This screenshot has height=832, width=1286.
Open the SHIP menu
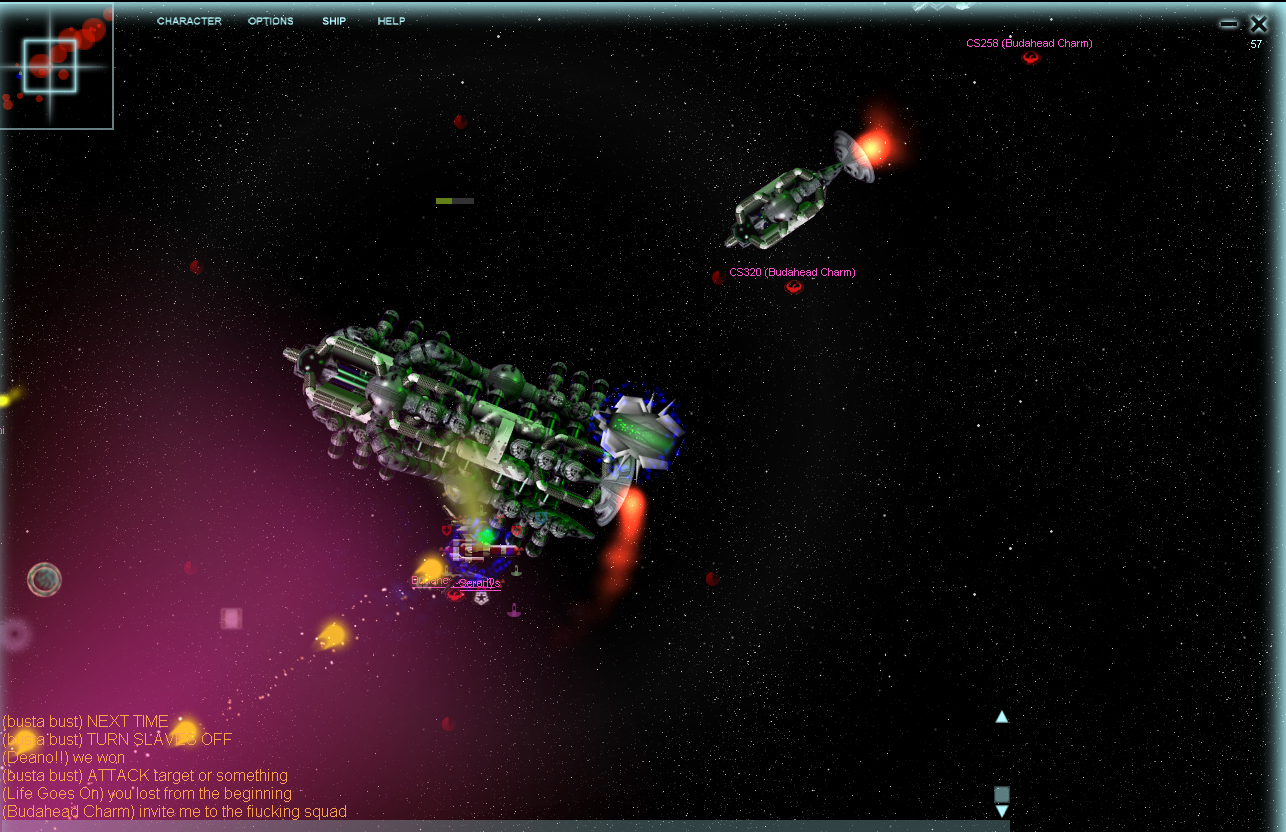coord(334,21)
